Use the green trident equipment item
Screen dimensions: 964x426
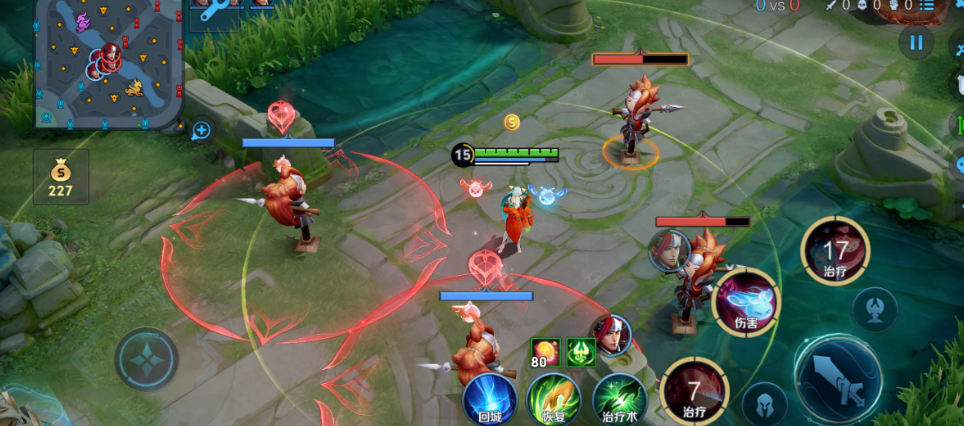pos(581,352)
